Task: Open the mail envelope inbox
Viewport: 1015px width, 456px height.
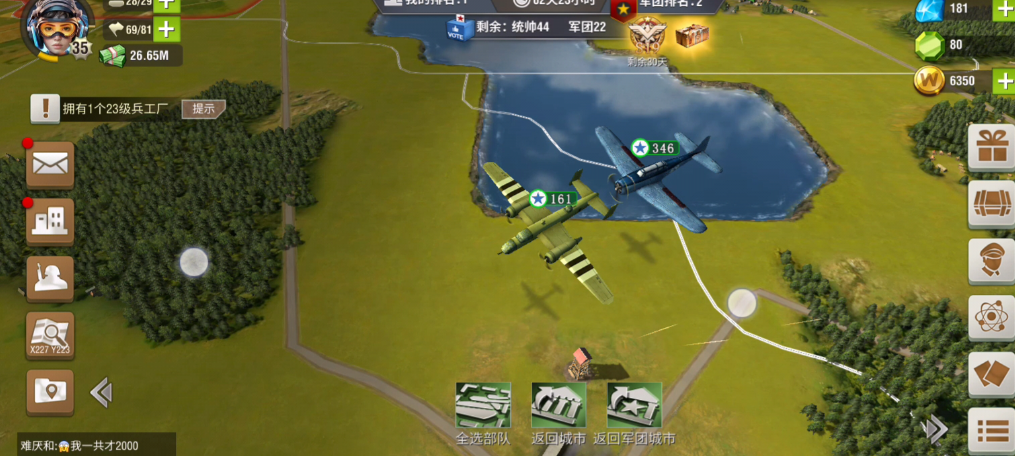Action: pos(50,164)
